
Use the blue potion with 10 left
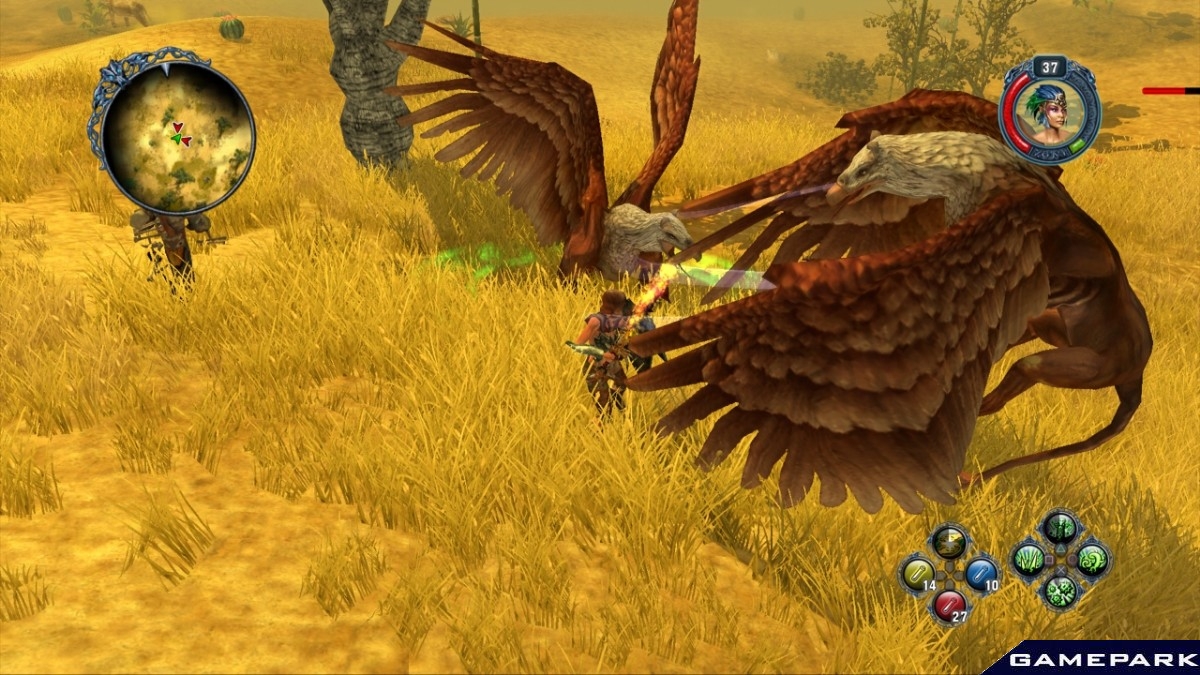(981, 573)
